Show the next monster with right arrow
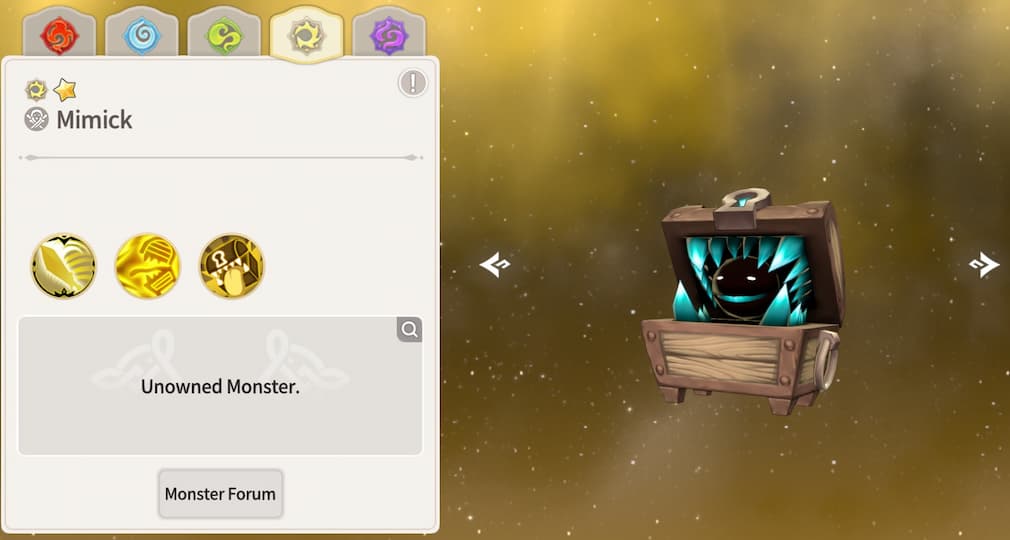 coord(984,264)
